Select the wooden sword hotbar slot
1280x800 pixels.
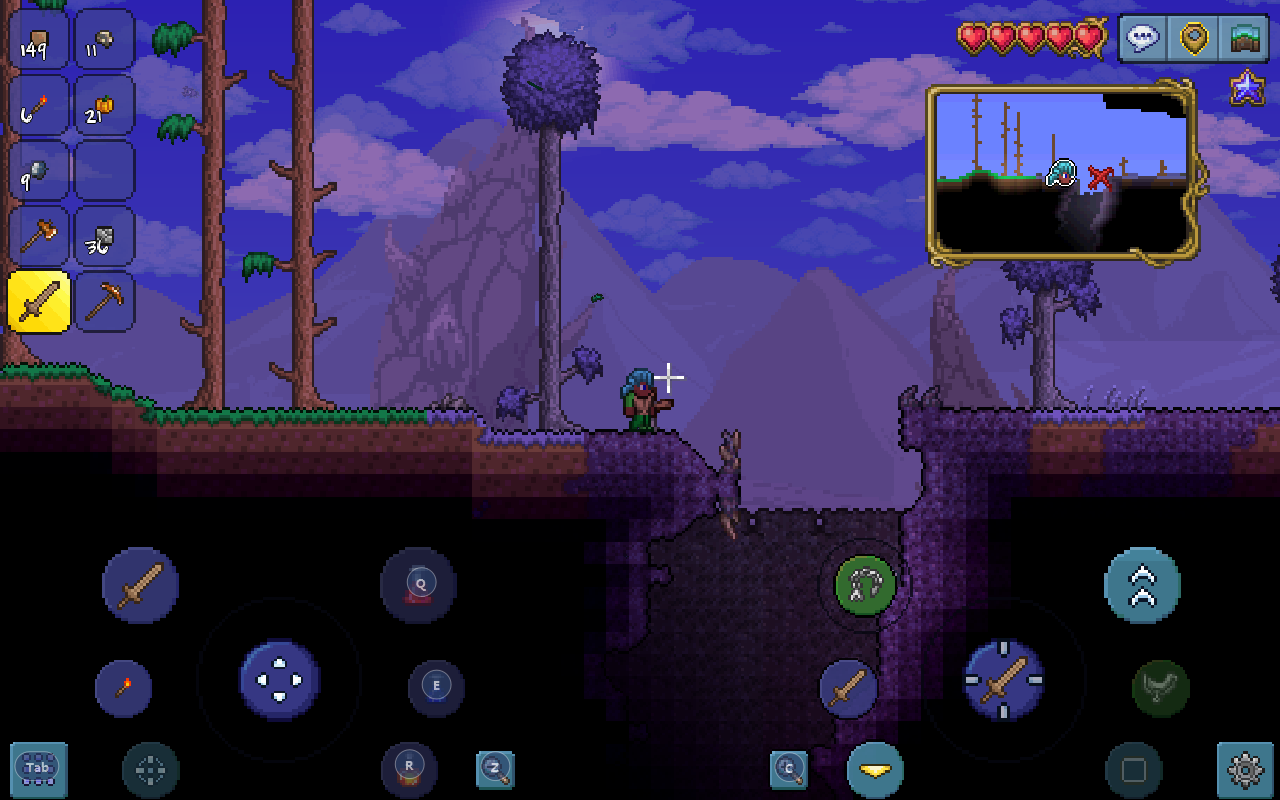[x=39, y=301]
